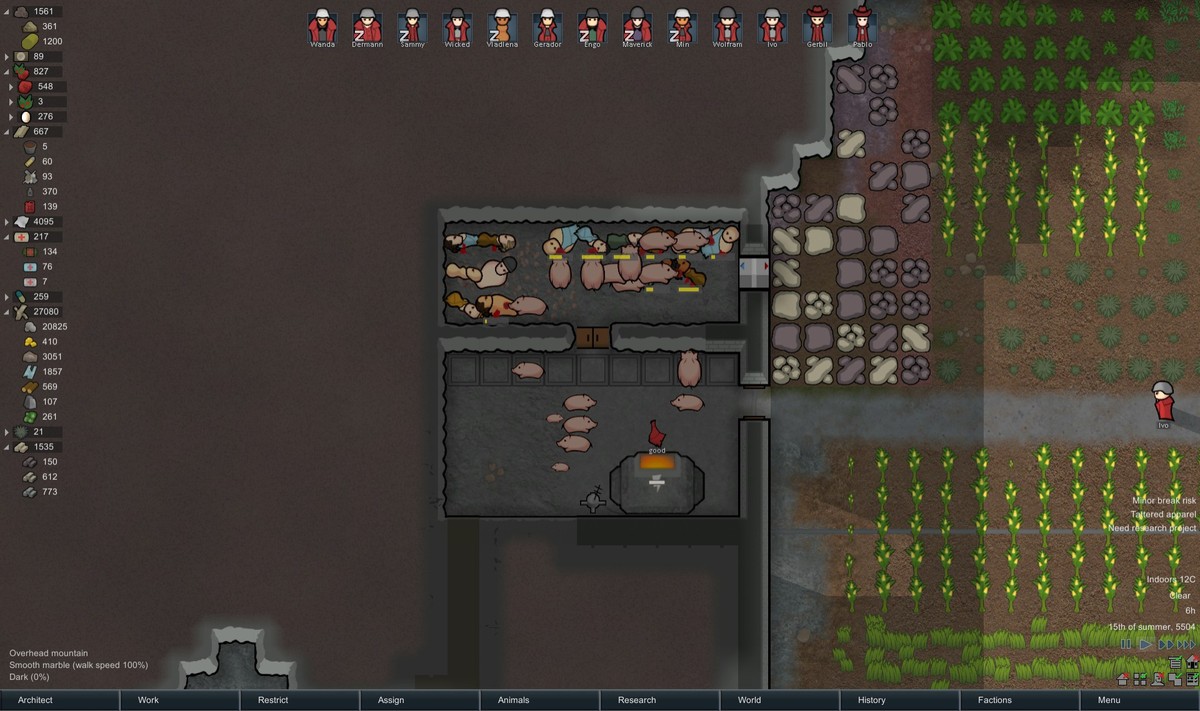Image resolution: width=1200 pixels, height=711 pixels.
Task: Choose Maverick from the colonist bar
Action: [637, 26]
